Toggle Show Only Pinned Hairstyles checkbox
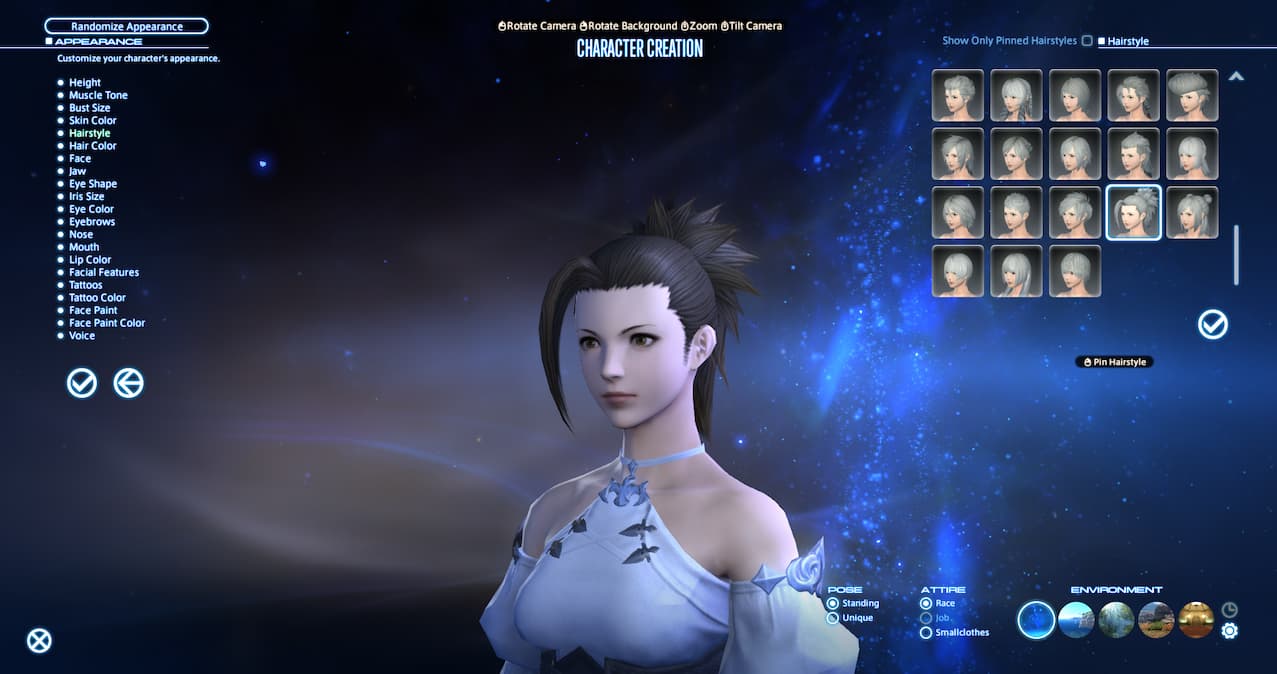Image resolution: width=1277 pixels, height=674 pixels. tap(1087, 41)
